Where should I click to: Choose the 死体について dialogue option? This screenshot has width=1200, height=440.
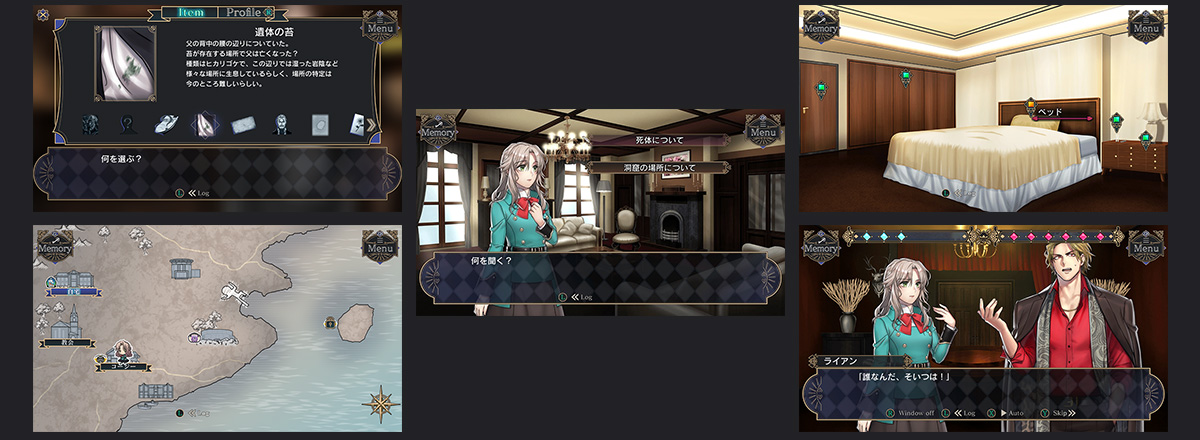point(656,141)
